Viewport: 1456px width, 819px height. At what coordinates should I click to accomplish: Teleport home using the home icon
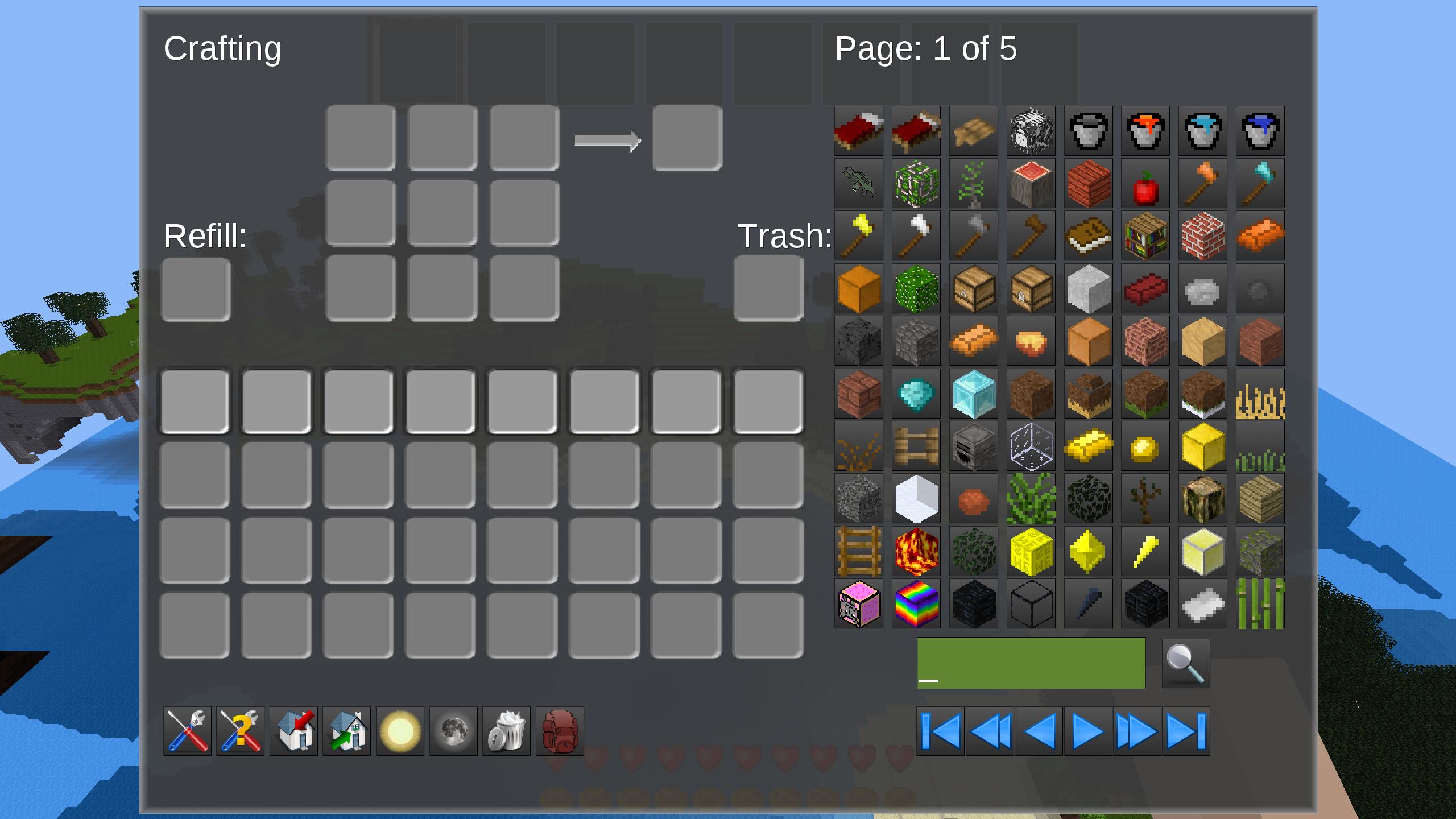(293, 731)
